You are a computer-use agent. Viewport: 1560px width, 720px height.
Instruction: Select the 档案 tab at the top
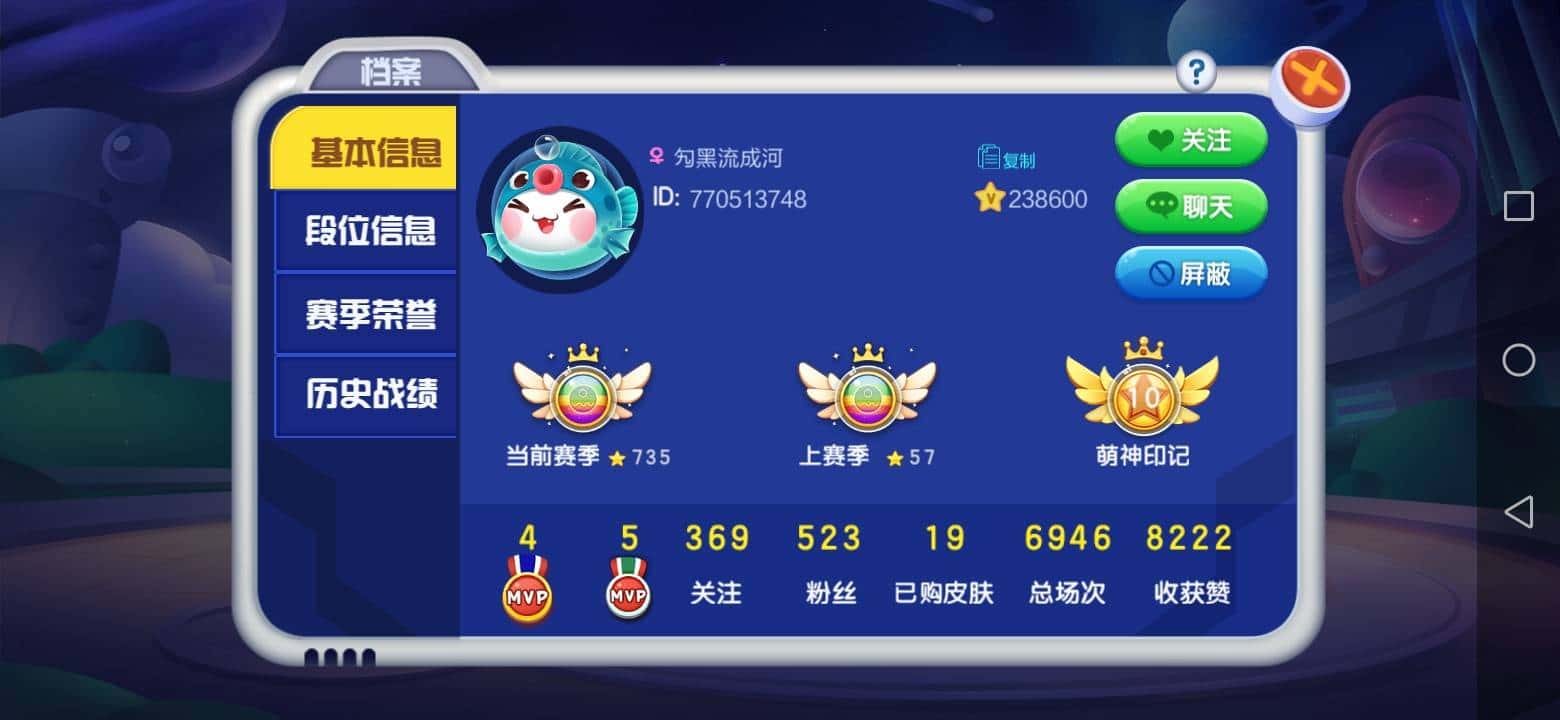392,71
